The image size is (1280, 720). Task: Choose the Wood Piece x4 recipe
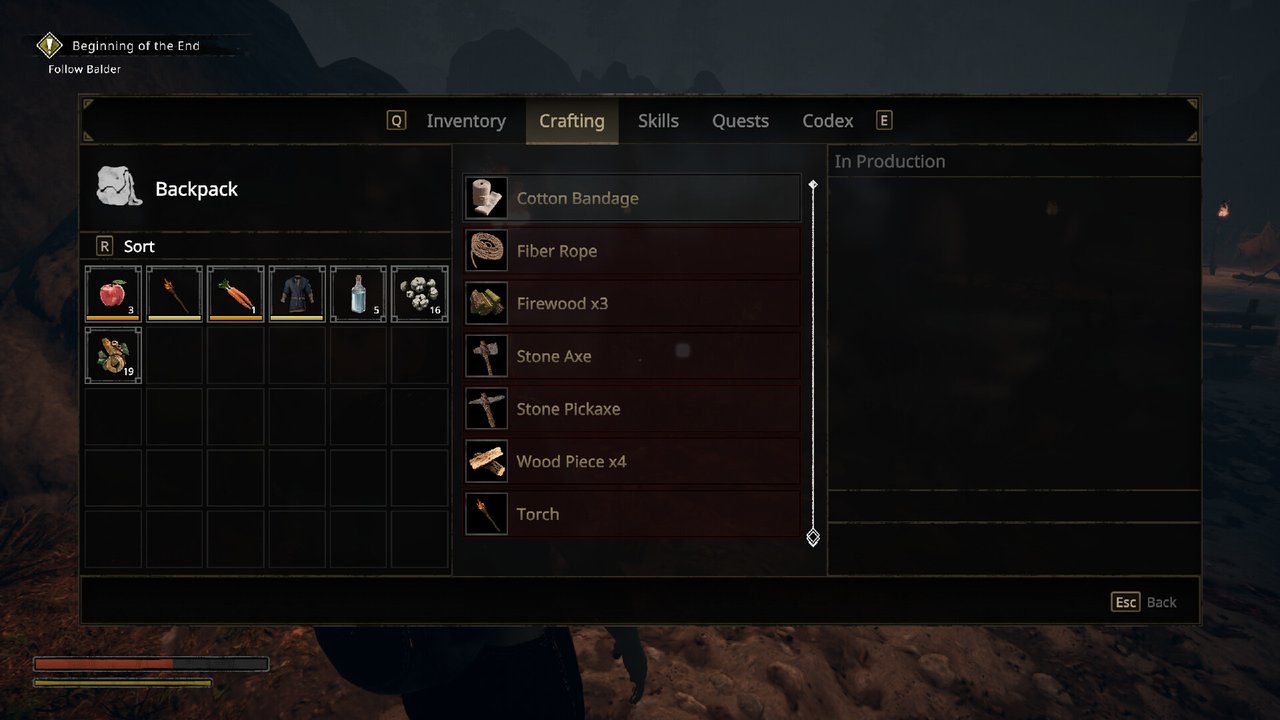tap(632, 461)
